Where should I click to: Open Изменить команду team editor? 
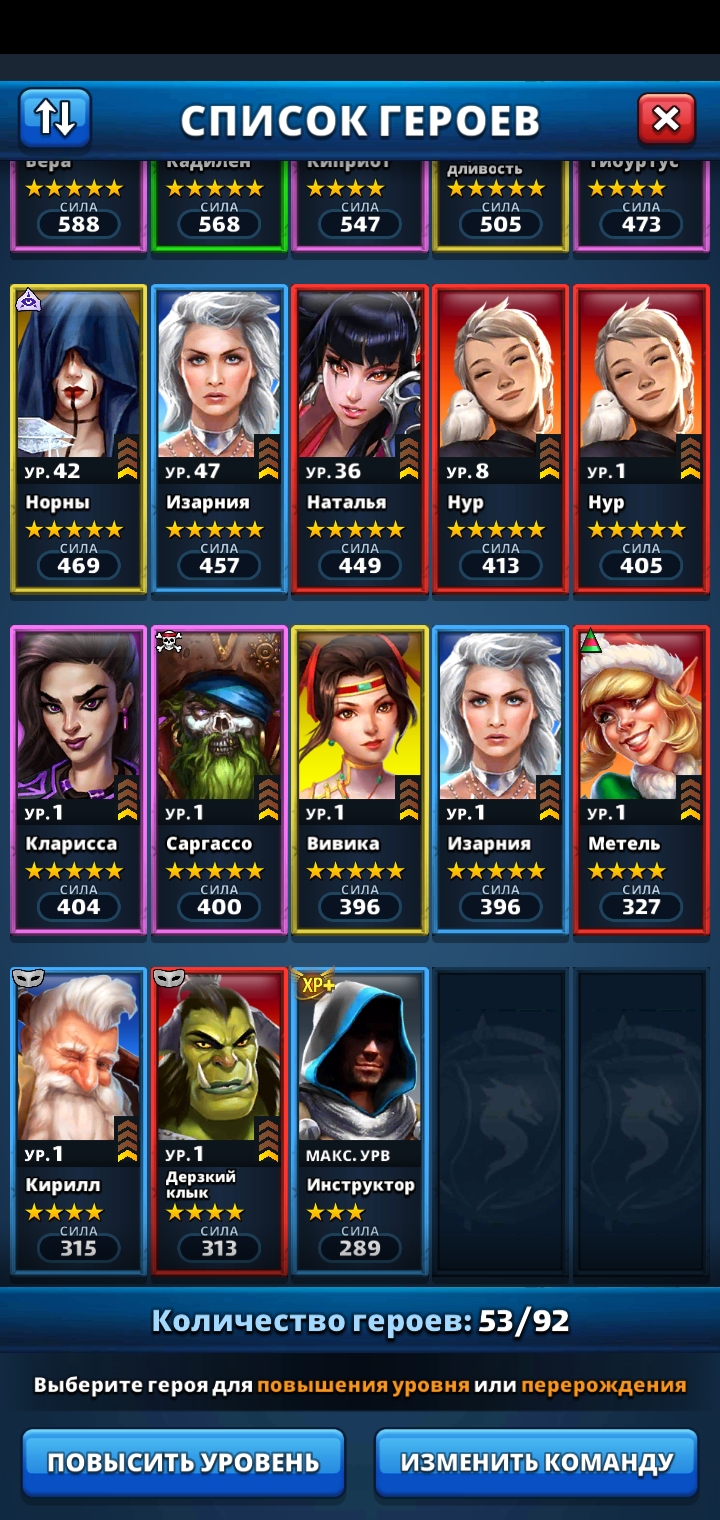(x=536, y=1462)
